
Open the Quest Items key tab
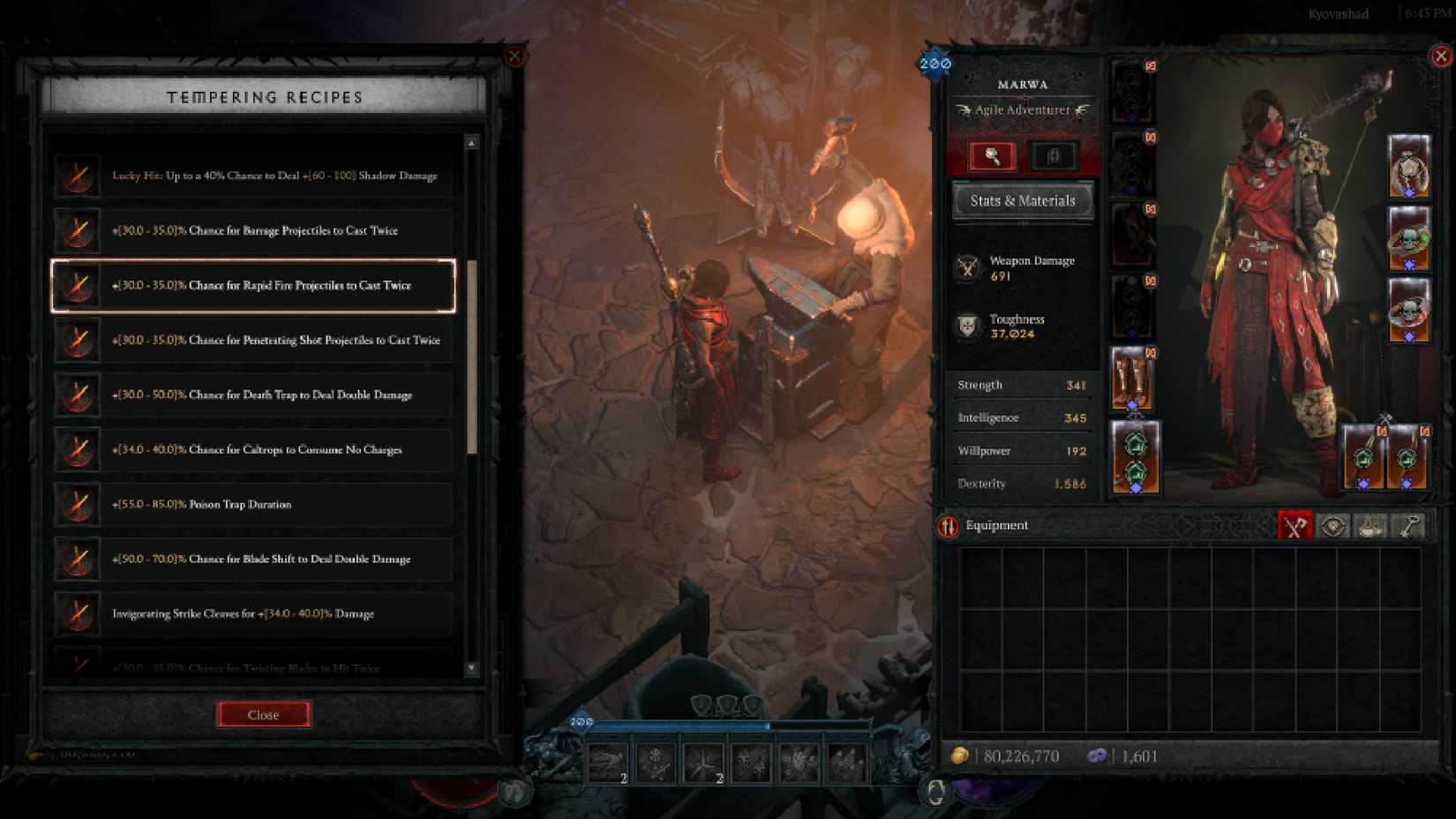click(x=1407, y=525)
